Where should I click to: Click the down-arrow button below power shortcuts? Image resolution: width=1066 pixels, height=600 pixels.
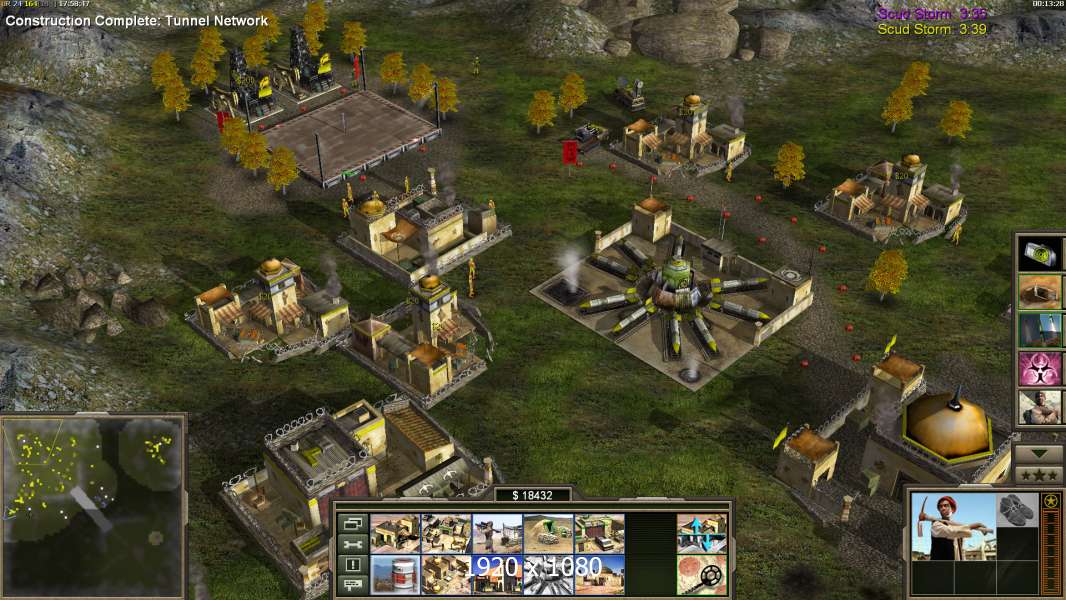(x=1038, y=453)
